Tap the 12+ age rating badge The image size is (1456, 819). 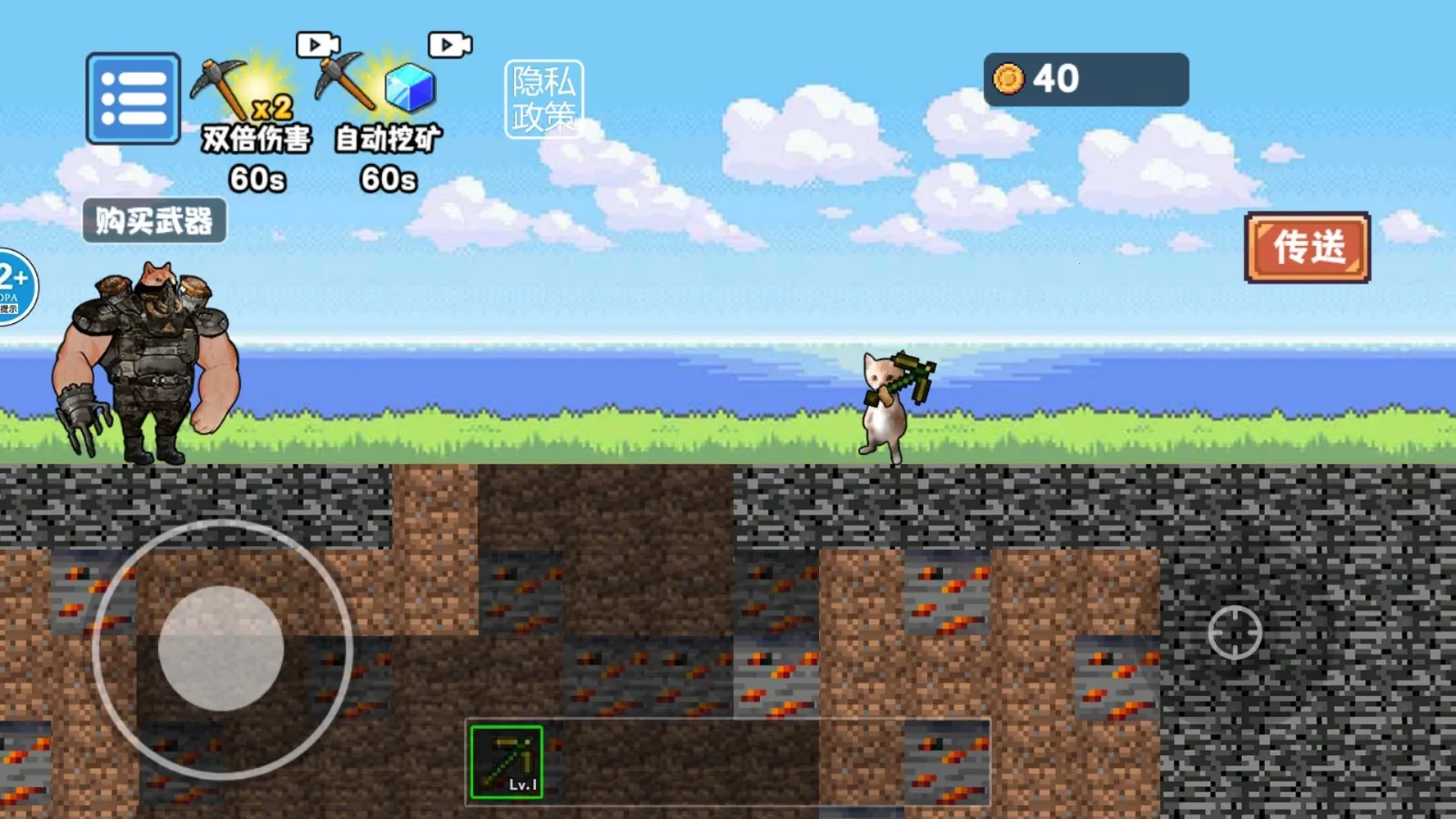point(15,287)
